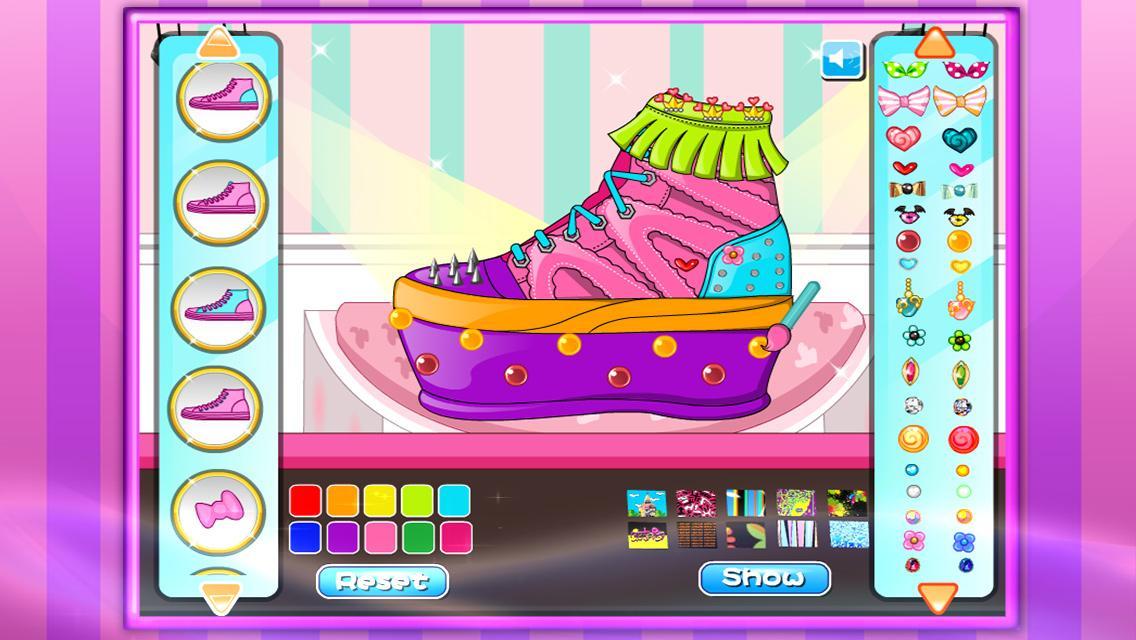
Task: Select the yellow color swatch
Action: coord(380,500)
